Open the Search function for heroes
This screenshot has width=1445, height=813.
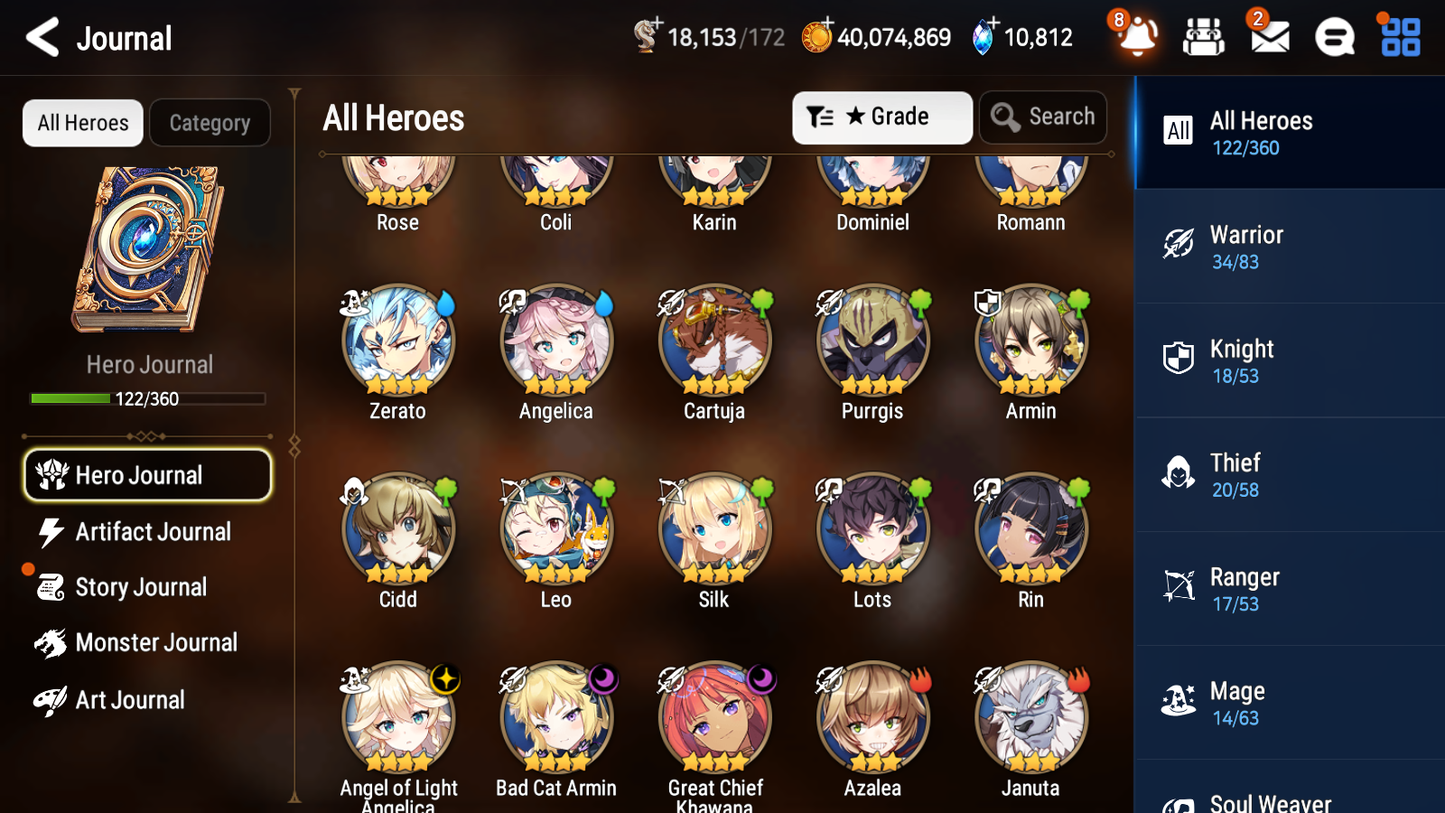[1043, 117]
